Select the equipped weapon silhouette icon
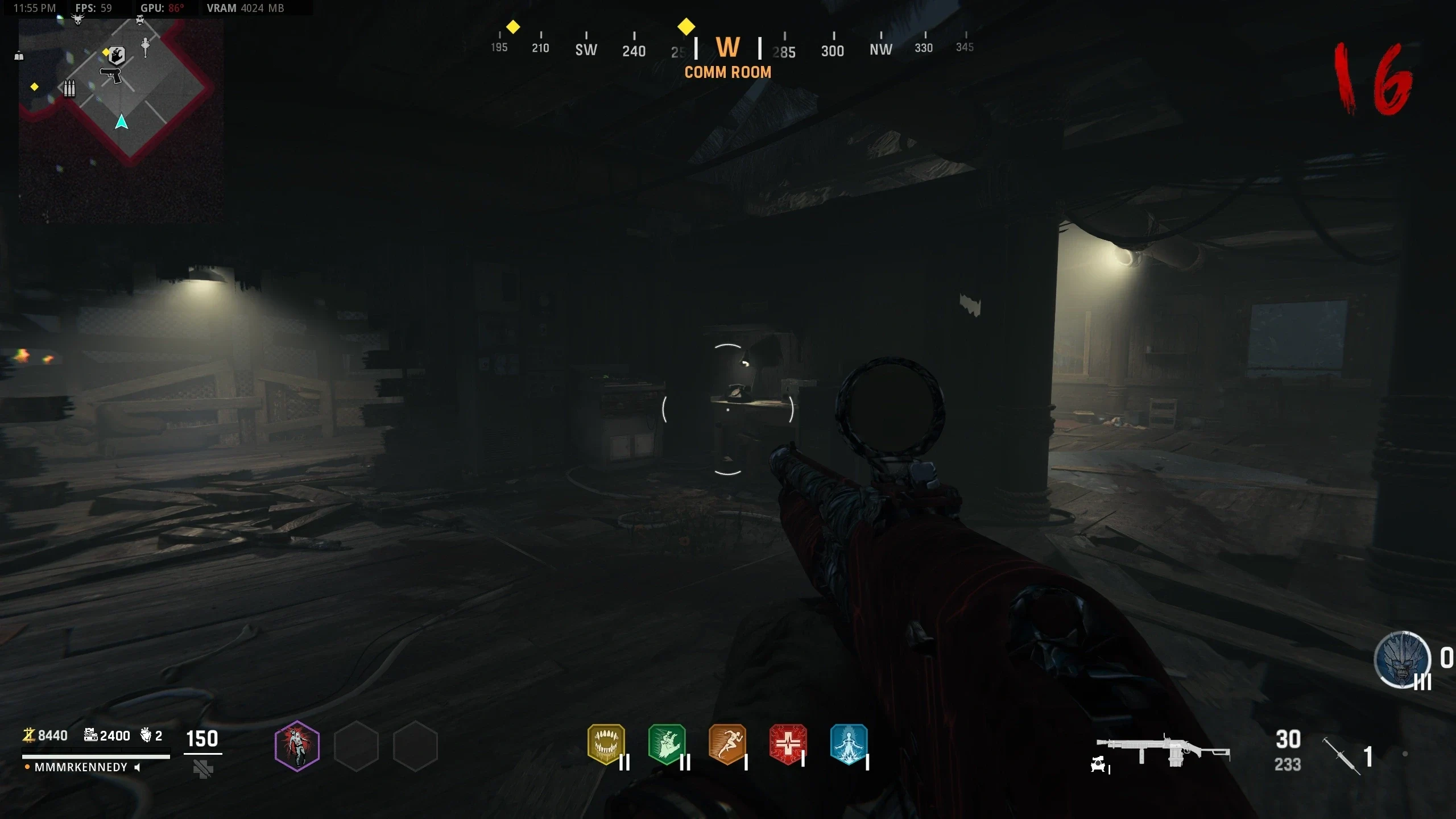Image resolution: width=1456 pixels, height=819 pixels. (1163, 750)
